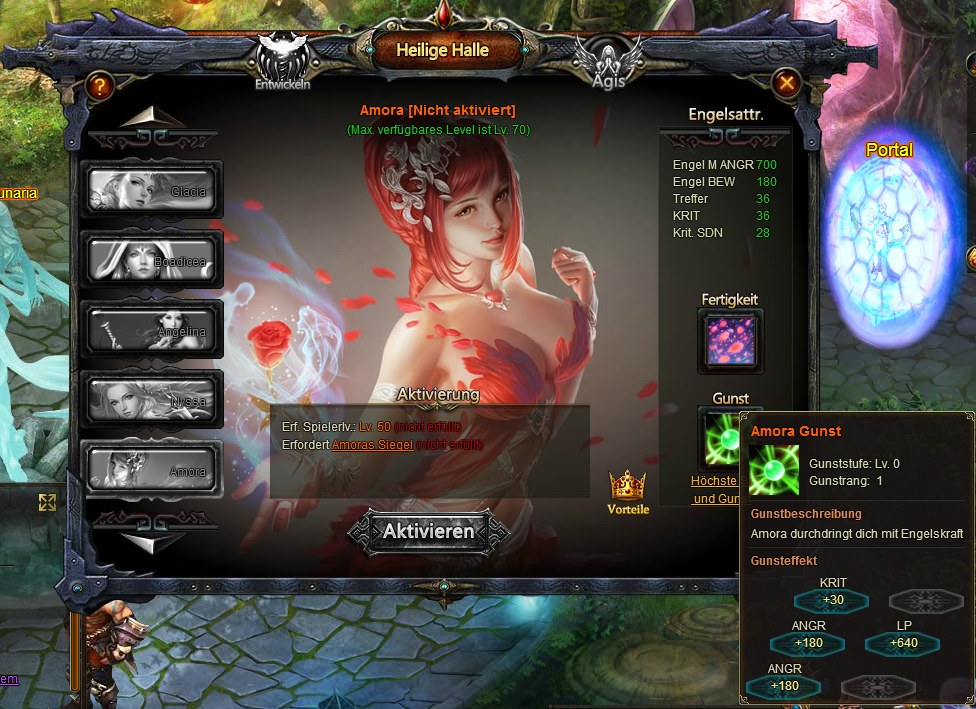Select Glacia from the angel list

tap(151, 188)
